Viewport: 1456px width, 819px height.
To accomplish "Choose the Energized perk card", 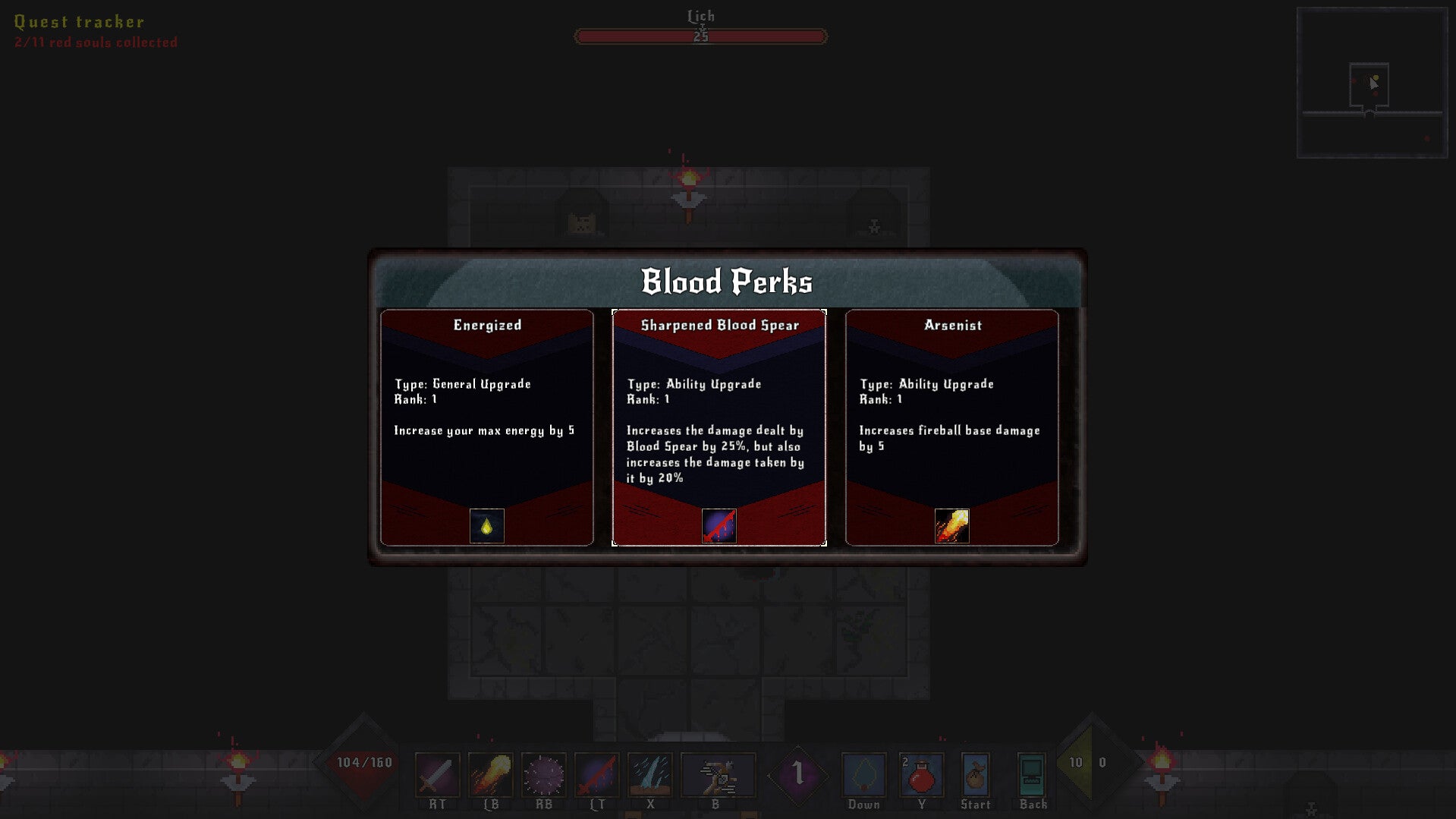I will coord(487,427).
